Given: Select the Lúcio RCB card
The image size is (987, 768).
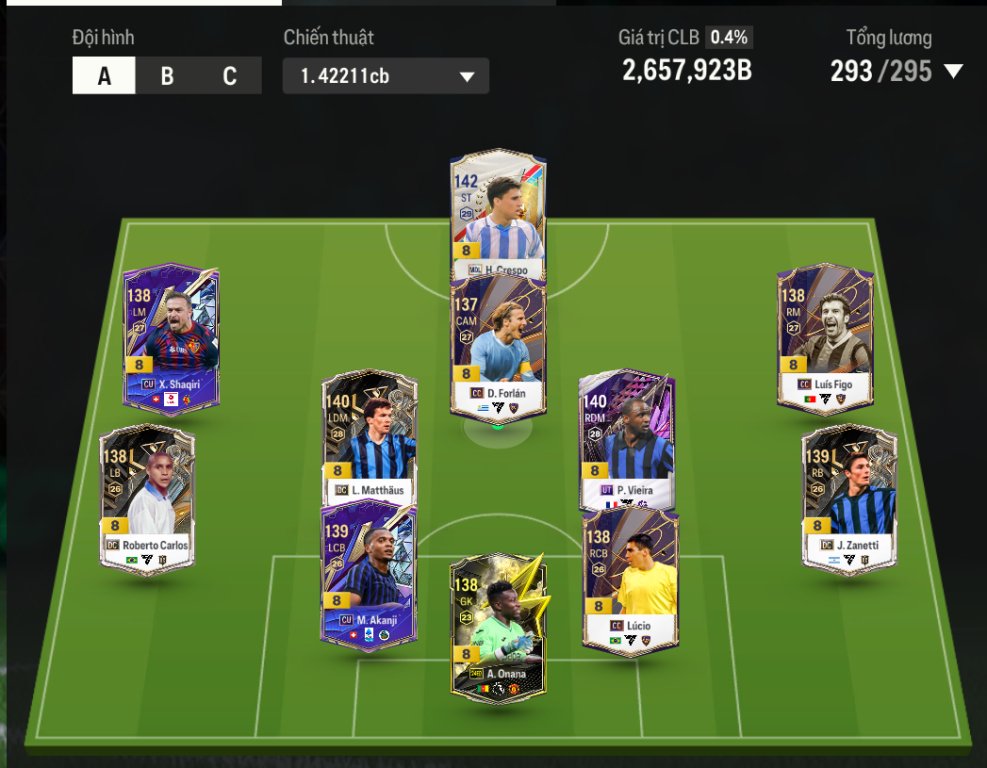Looking at the screenshot, I should point(630,580).
